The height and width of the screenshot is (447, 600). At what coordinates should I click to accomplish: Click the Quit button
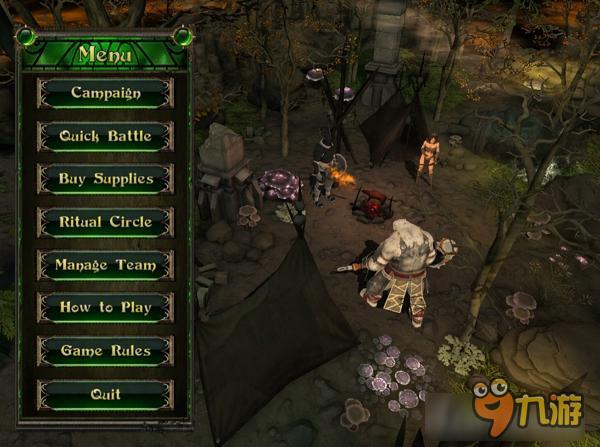105,394
